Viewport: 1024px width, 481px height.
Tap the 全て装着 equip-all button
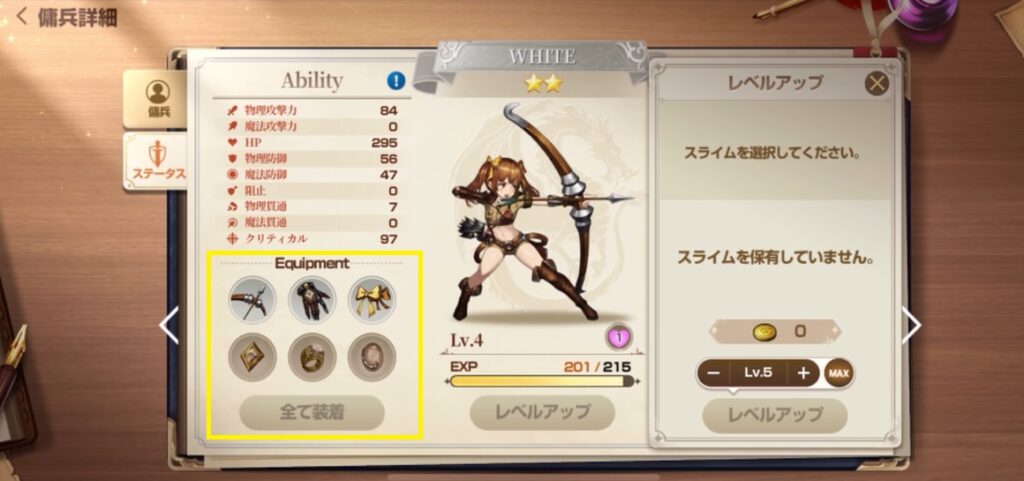(x=312, y=411)
